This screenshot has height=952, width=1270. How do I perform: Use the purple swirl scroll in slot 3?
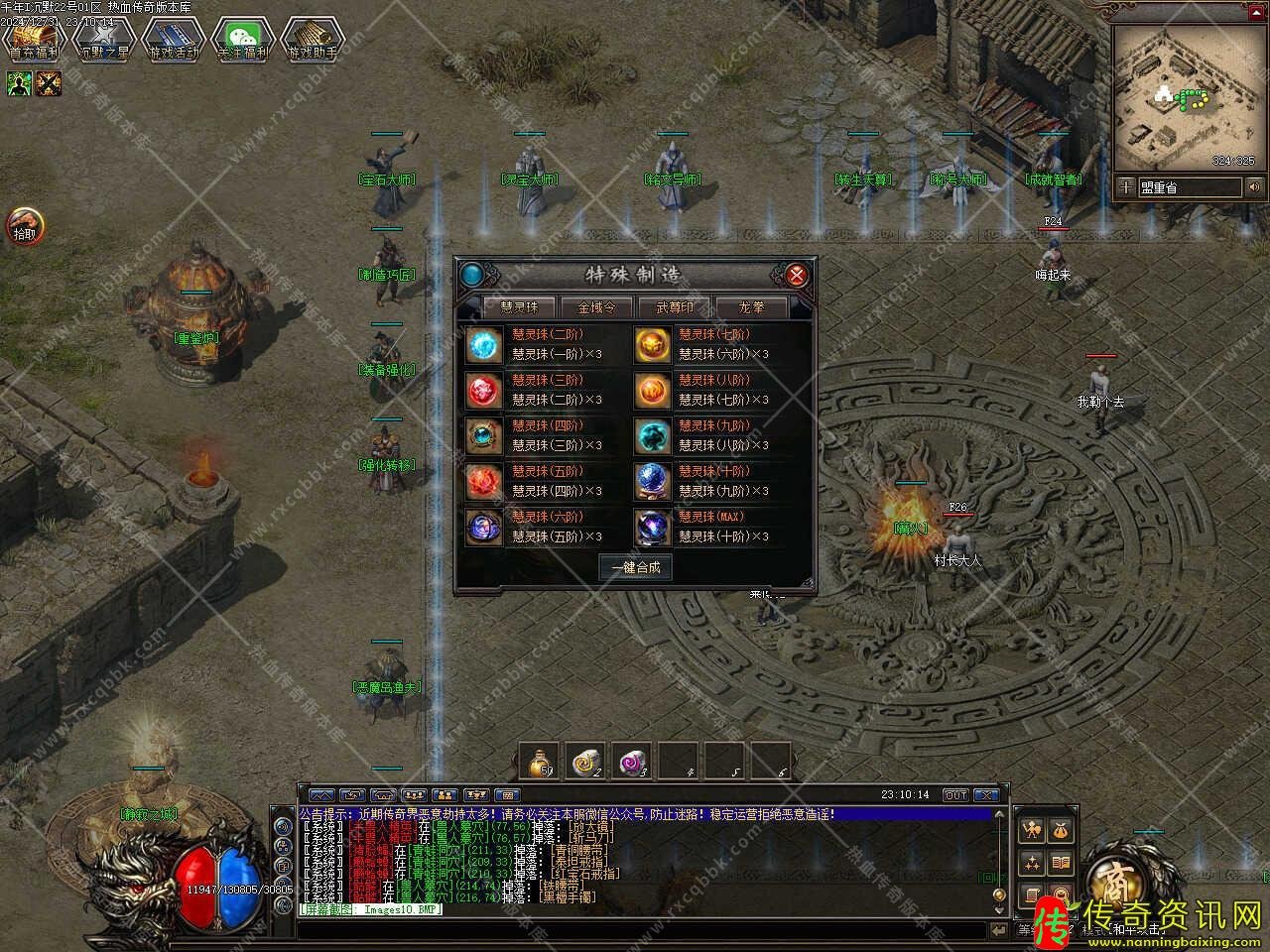pyautogui.click(x=632, y=762)
